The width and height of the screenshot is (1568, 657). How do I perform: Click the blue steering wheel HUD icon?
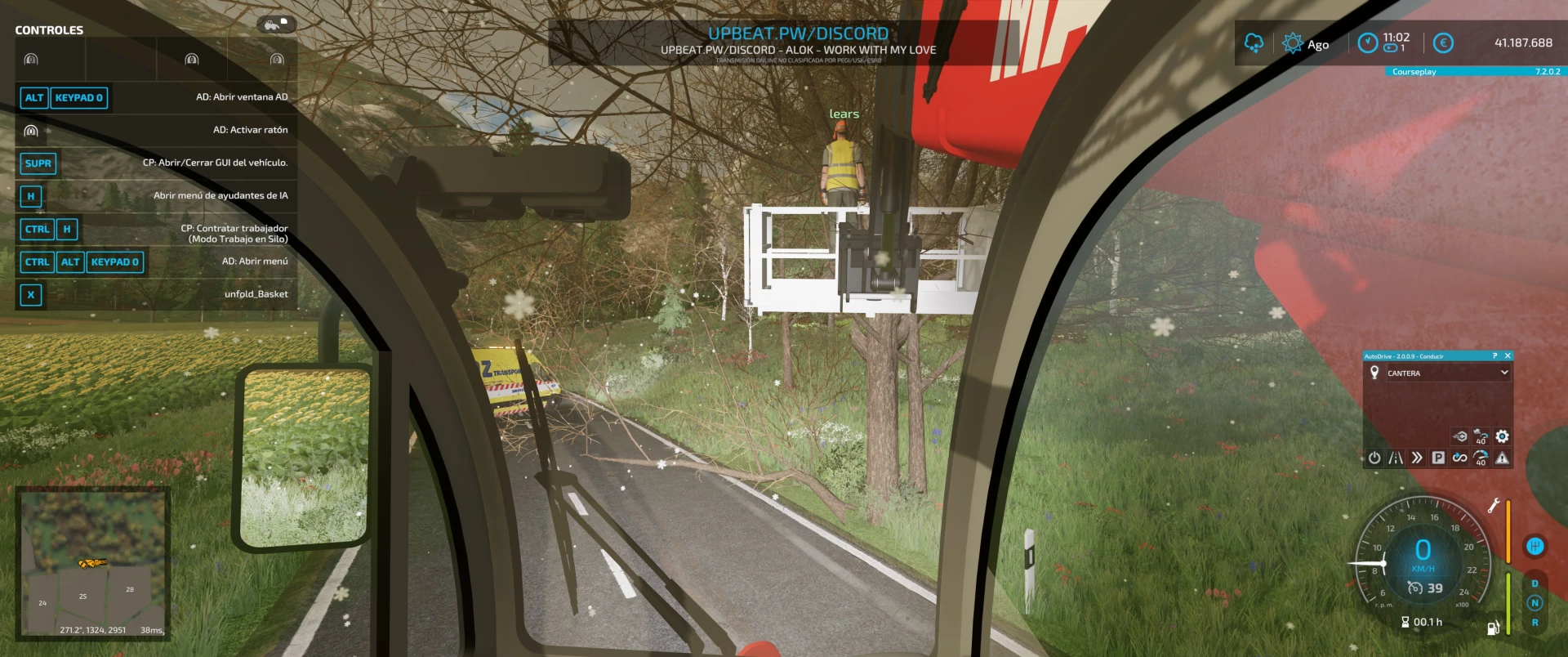[x=1535, y=546]
